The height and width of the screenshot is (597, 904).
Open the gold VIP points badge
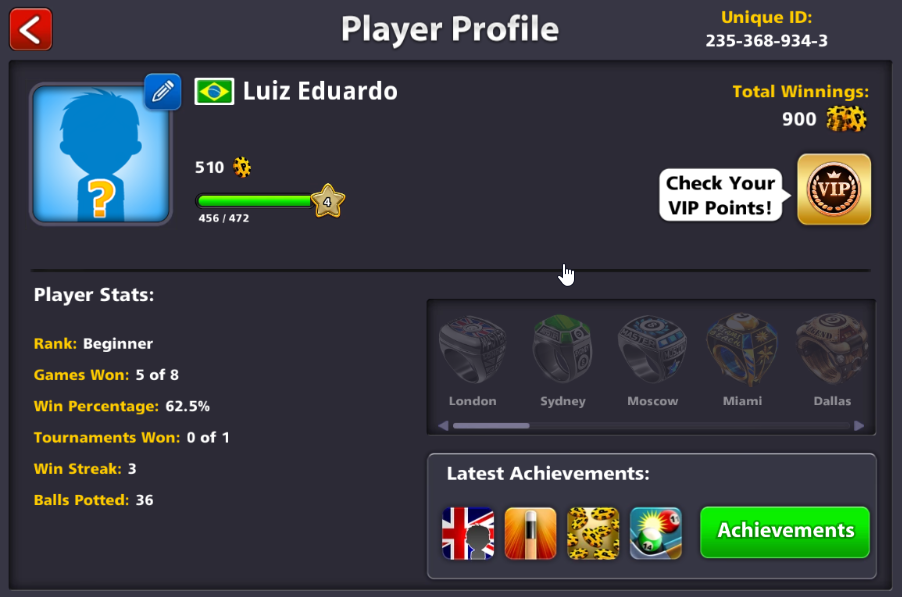point(833,189)
